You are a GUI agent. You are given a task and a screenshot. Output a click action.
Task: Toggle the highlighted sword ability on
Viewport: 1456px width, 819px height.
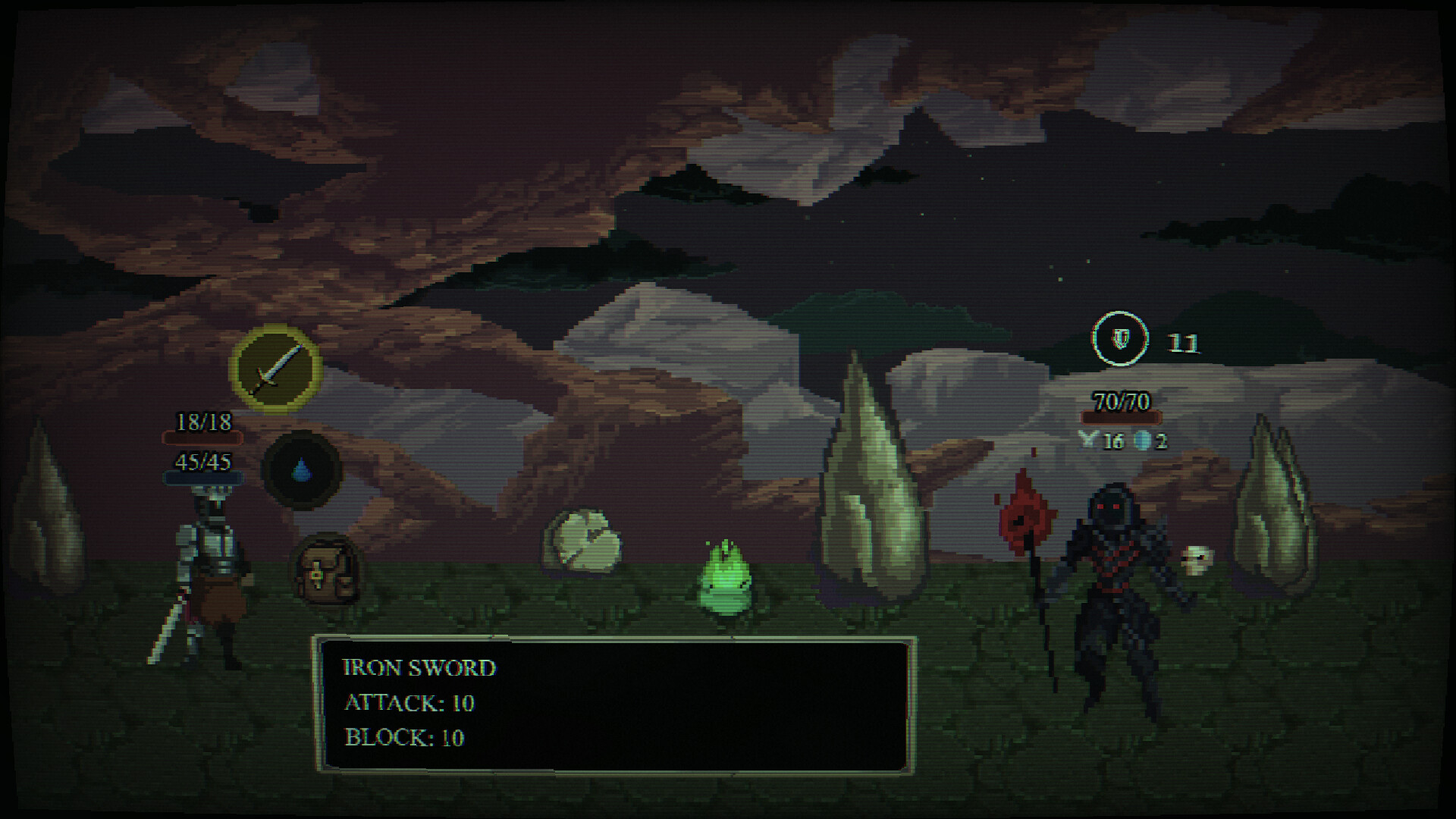point(277,369)
